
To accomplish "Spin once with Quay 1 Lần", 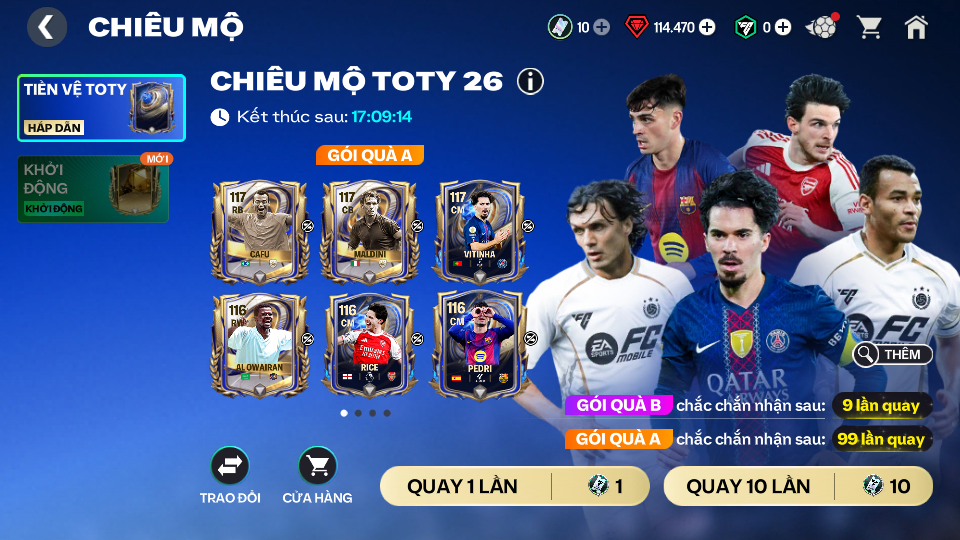I will [515, 487].
